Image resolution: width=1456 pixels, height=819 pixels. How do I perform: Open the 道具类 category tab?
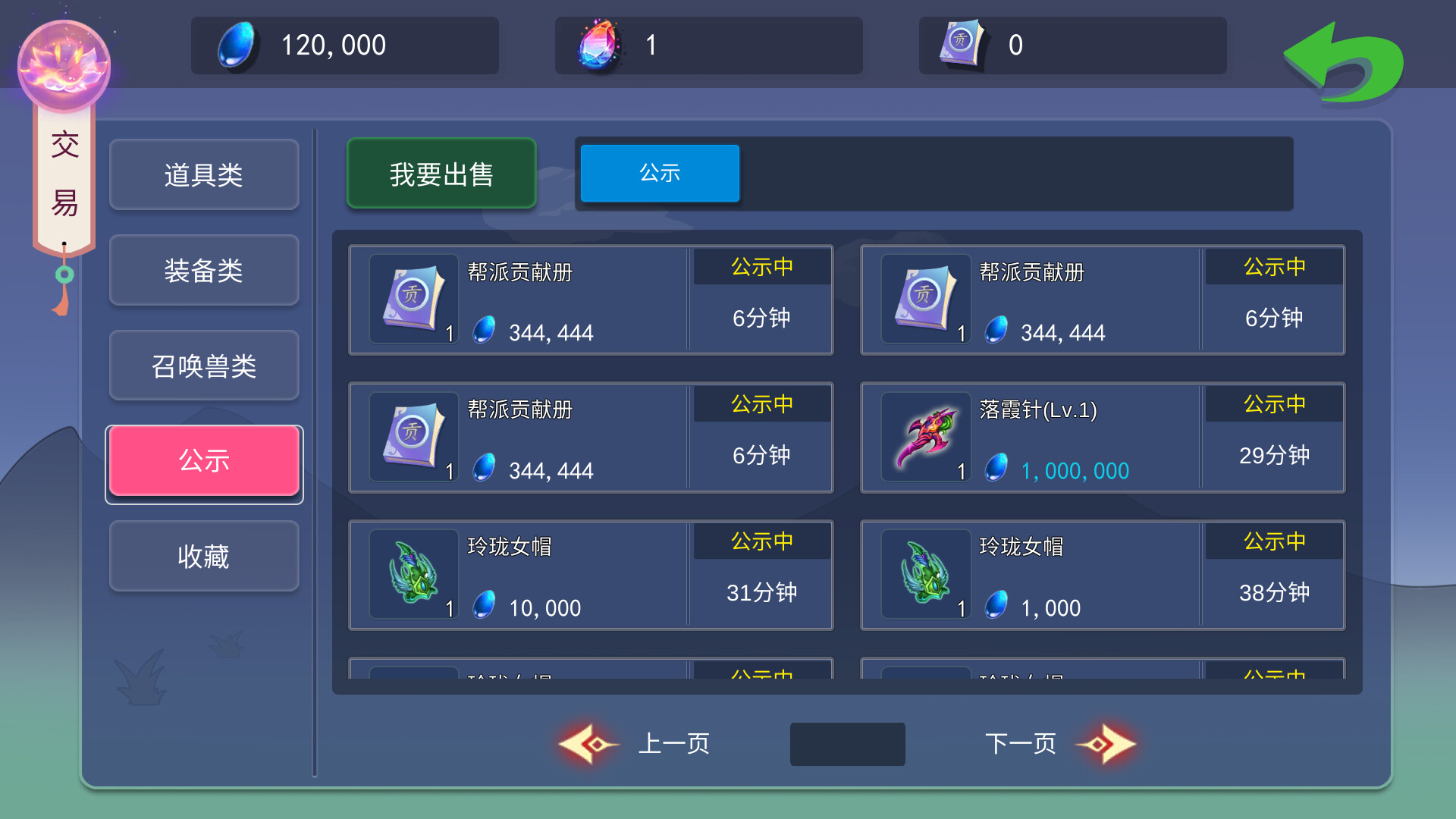(203, 174)
